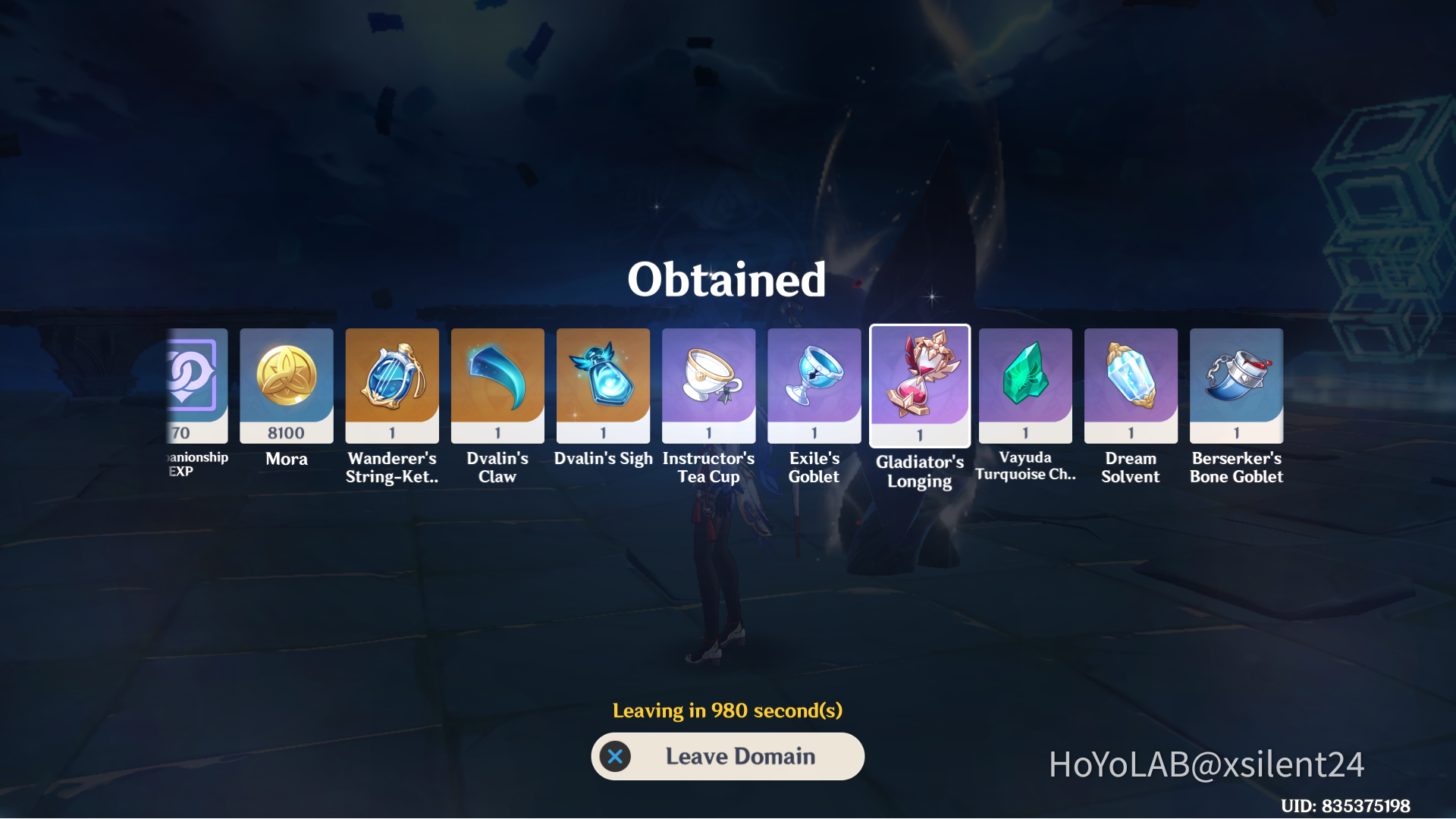This screenshot has height=819, width=1456.
Task: Click the Obtained heading title
Action: pos(727,280)
